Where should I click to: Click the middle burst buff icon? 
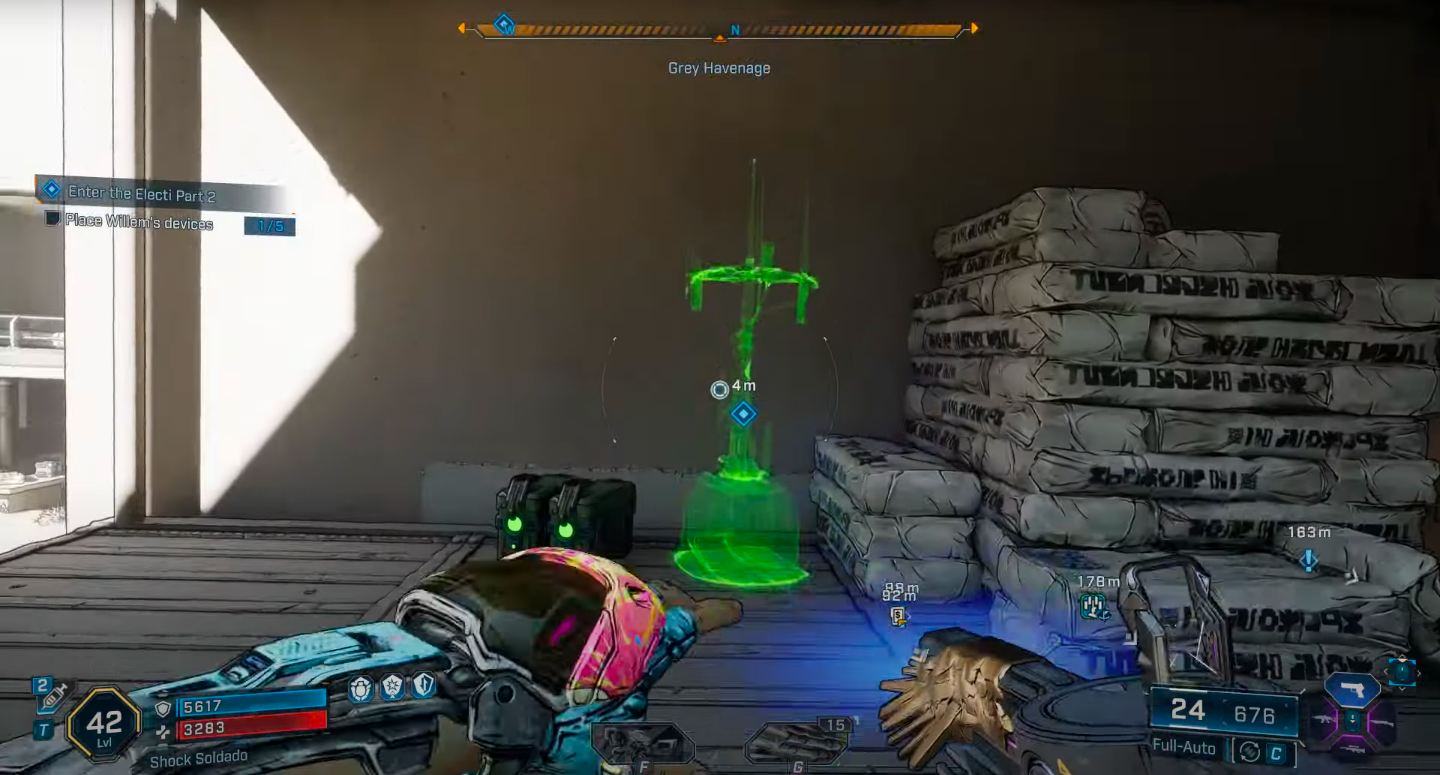point(392,686)
